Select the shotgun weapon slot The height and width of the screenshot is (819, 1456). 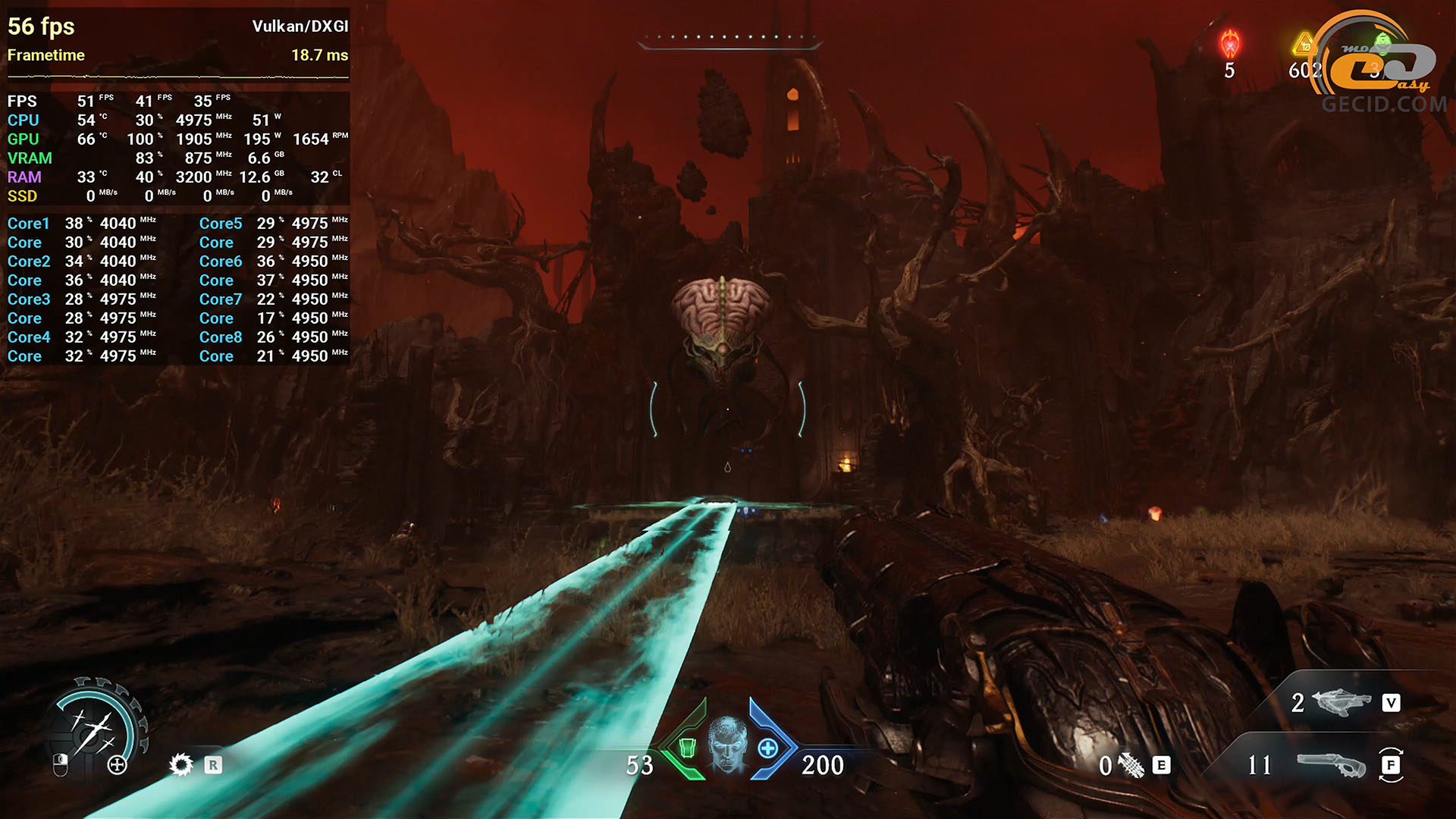pyautogui.click(x=1331, y=764)
